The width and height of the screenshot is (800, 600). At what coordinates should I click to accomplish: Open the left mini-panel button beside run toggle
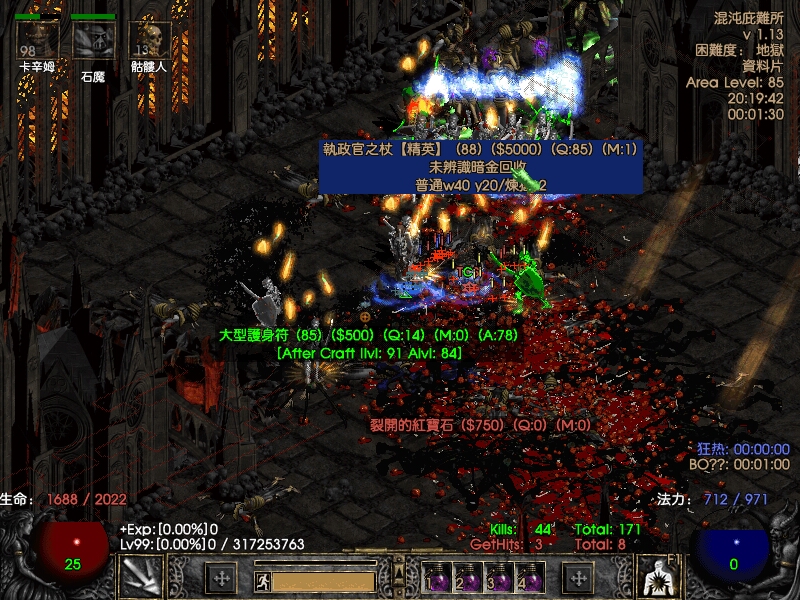[x=221, y=578]
